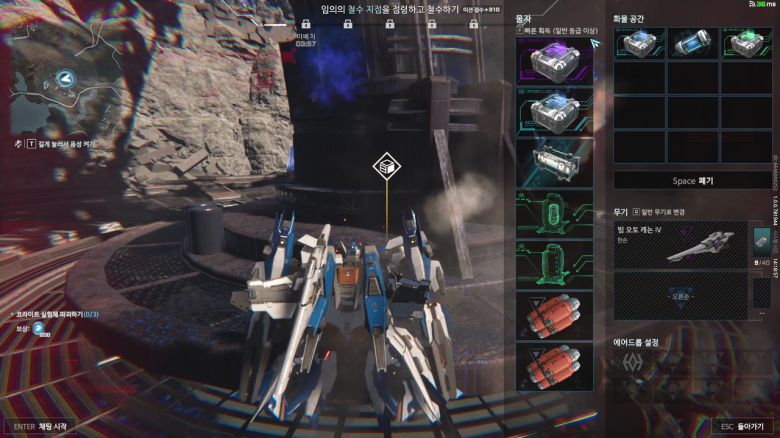Screen dimensions: 780x438
Task: Toggle the 빠른 획득 quick loot checkbox
Action: coord(520,31)
